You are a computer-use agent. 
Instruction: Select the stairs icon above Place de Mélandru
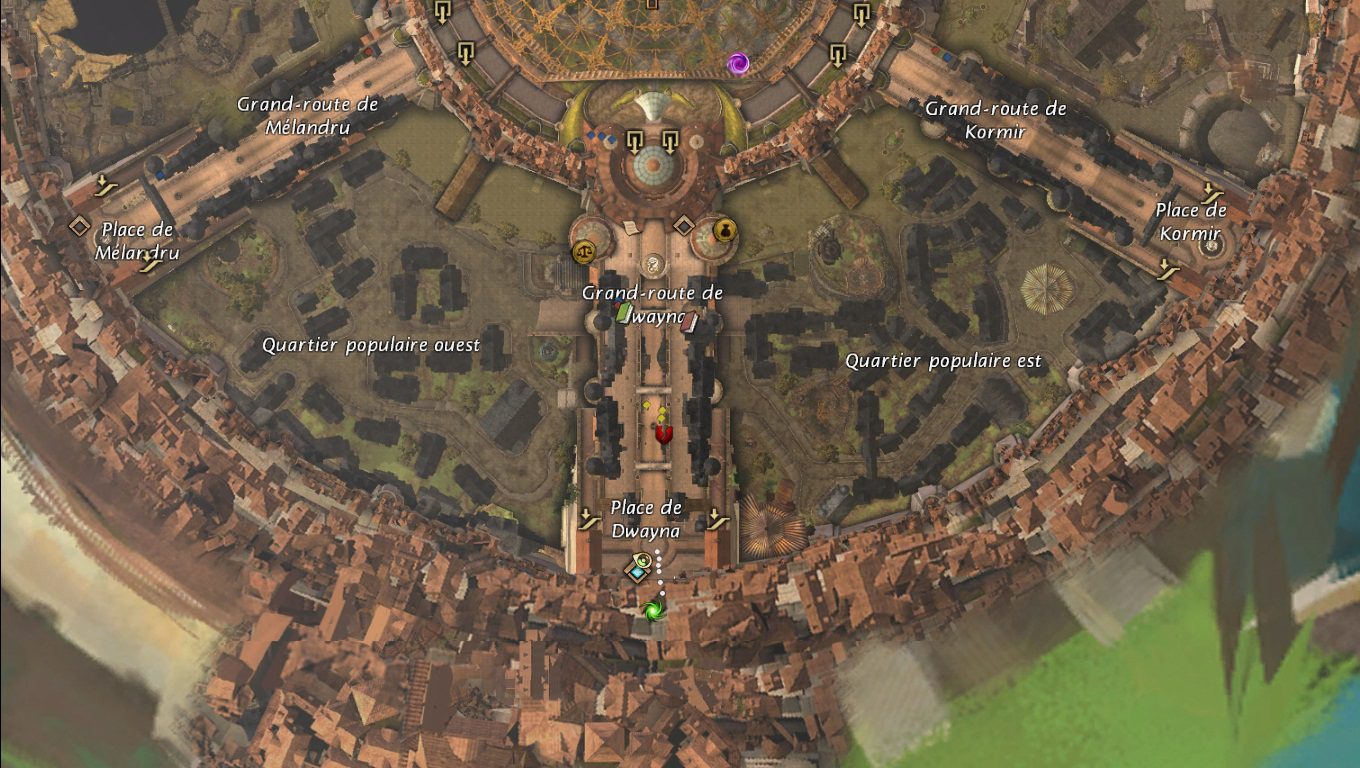coord(102,185)
